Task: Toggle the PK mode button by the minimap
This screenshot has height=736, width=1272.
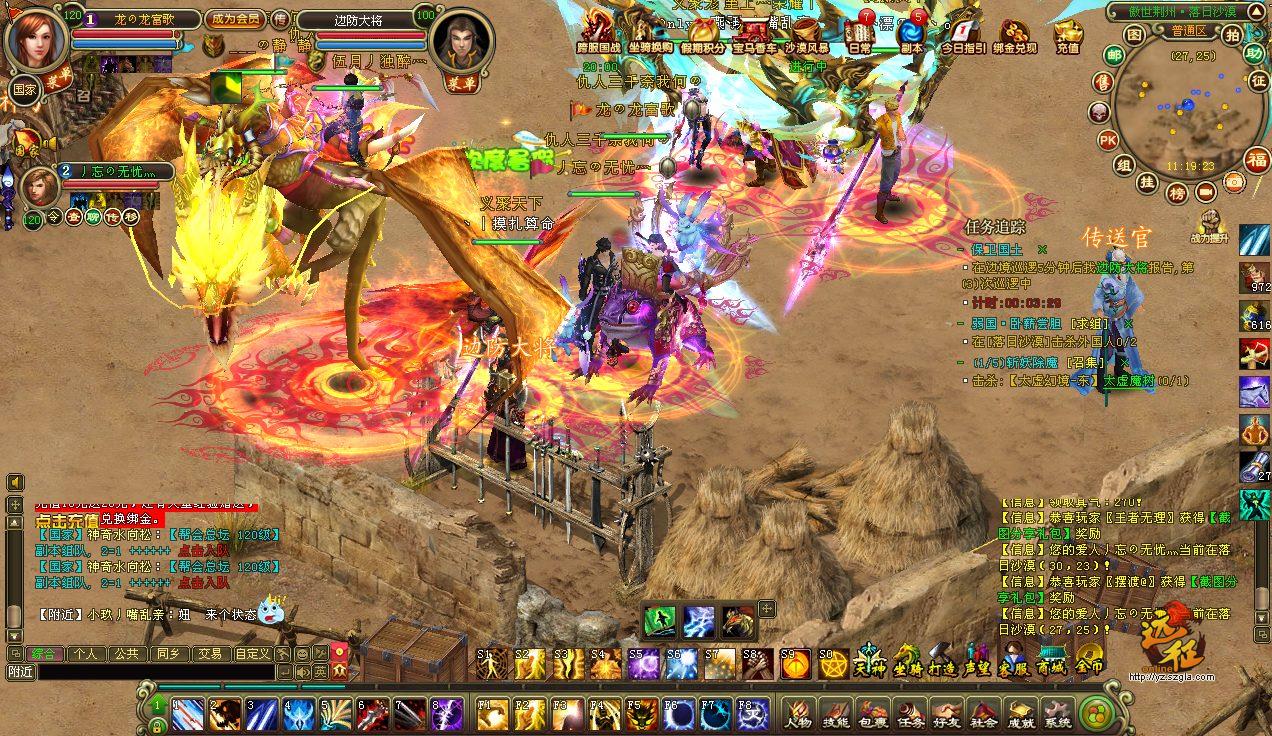Action: pyautogui.click(x=1108, y=140)
